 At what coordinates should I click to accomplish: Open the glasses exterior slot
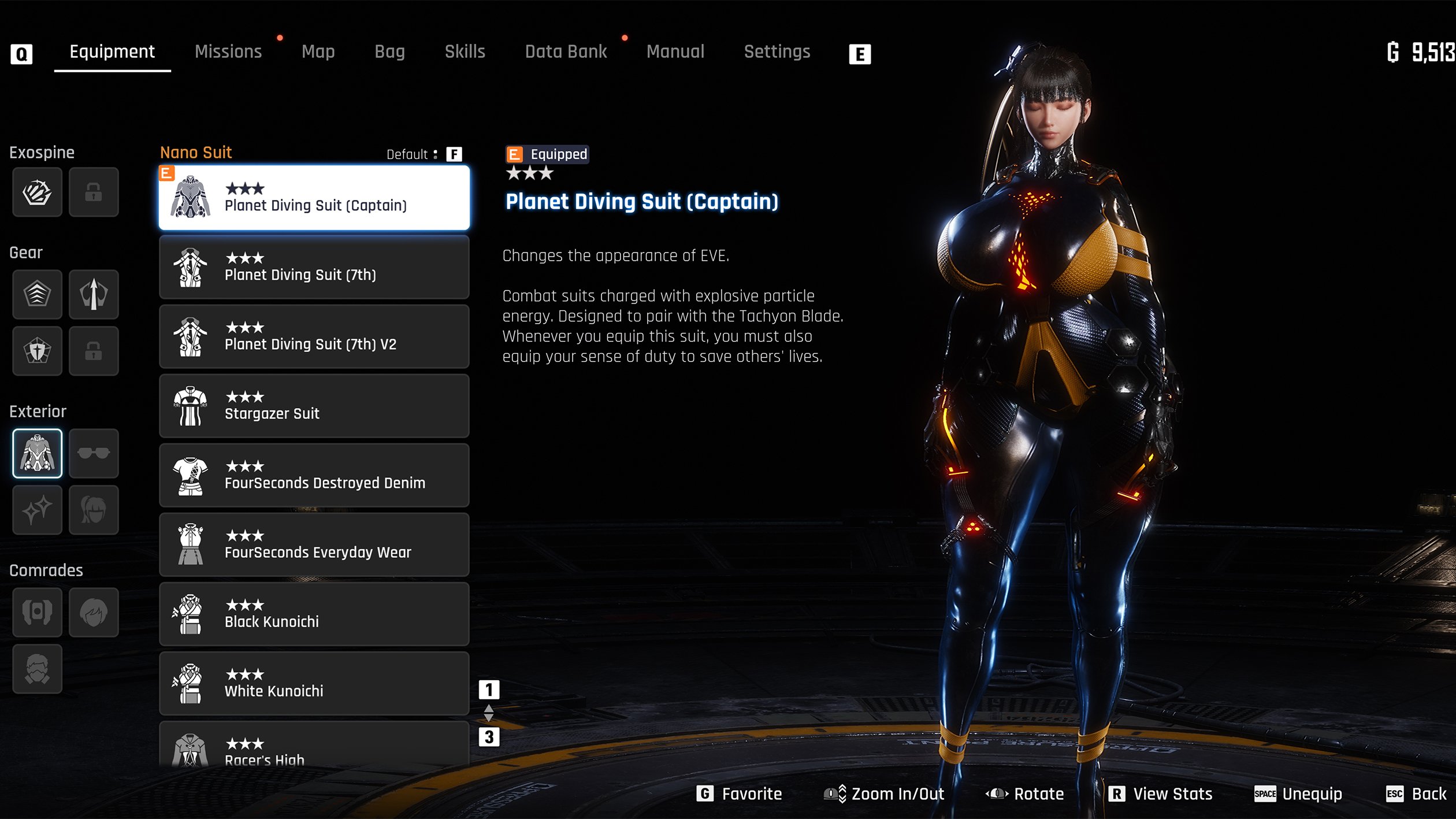tap(94, 454)
